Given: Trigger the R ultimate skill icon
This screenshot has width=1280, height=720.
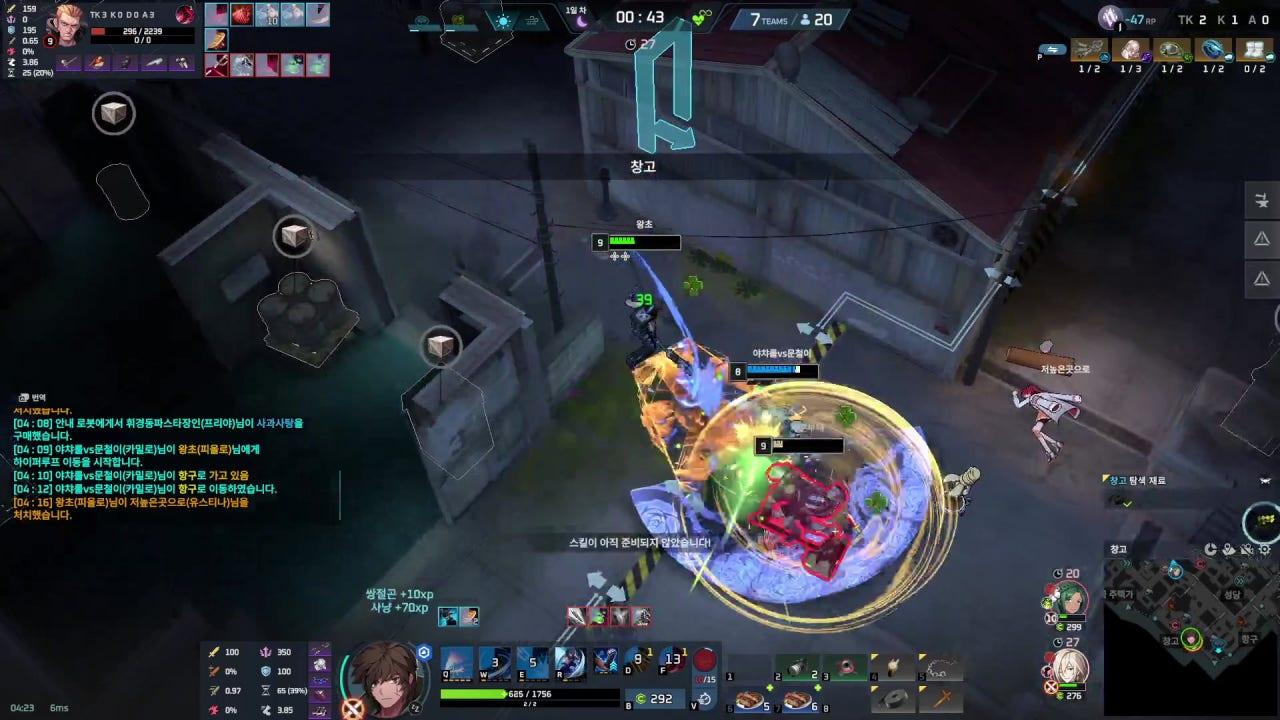Looking at the screenshot, I should (x=568, y=660).
